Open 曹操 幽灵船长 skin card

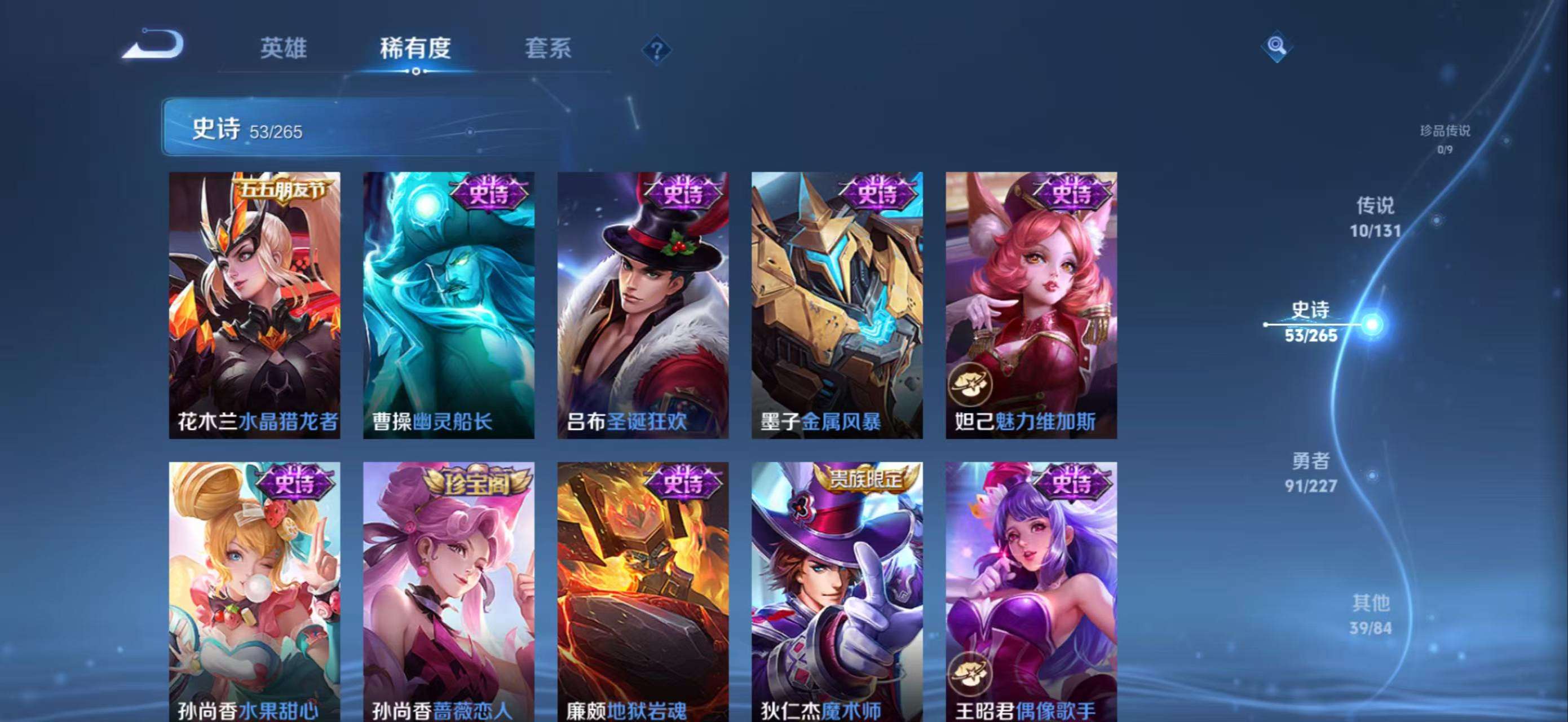click(x=449, y=305)
